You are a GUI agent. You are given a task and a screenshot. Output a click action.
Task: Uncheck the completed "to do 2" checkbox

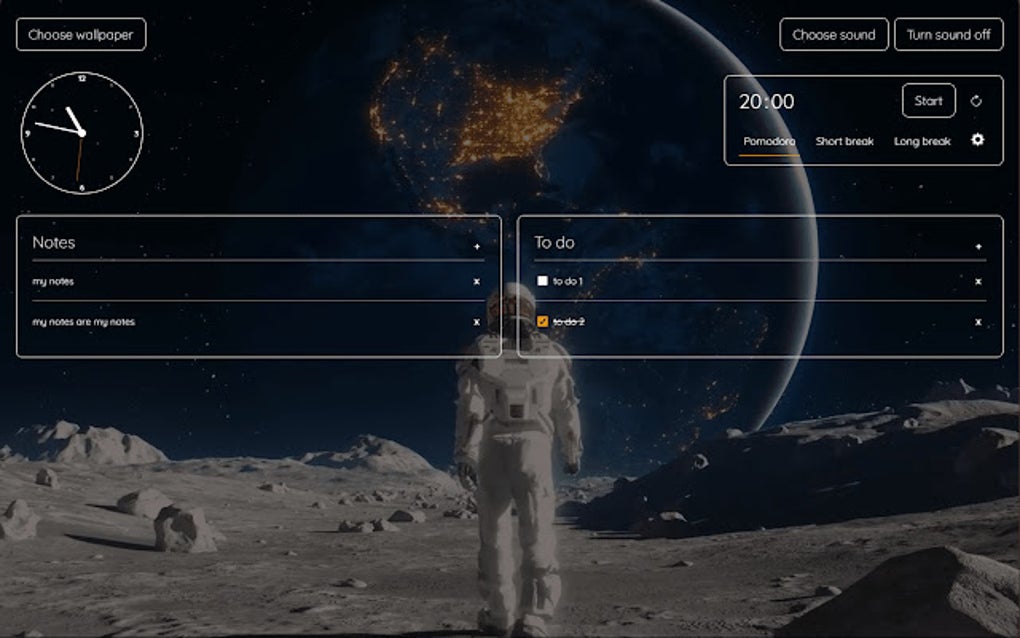tap(543, 322)
